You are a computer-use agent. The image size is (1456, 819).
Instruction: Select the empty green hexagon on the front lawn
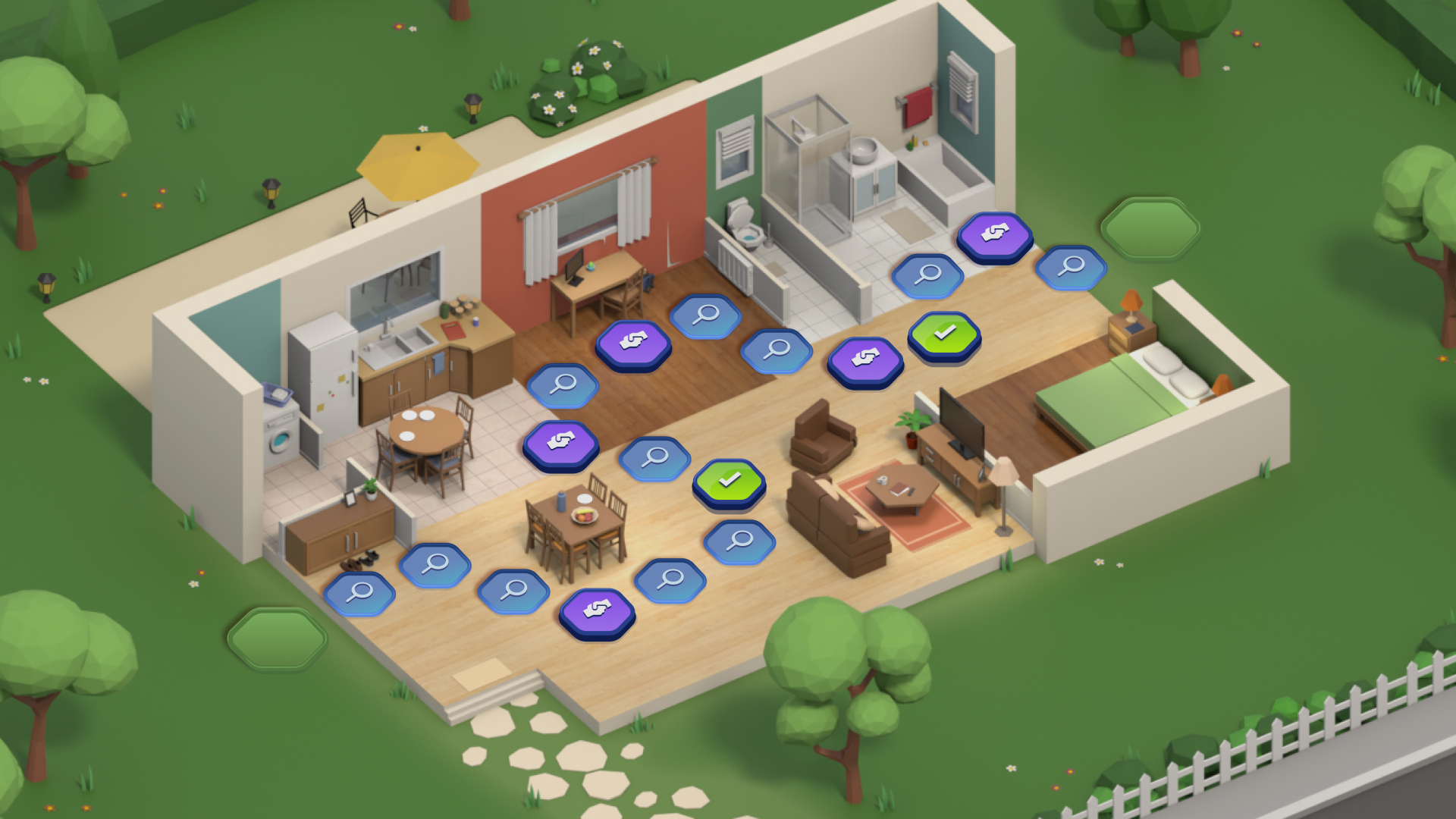pos(277,639)
